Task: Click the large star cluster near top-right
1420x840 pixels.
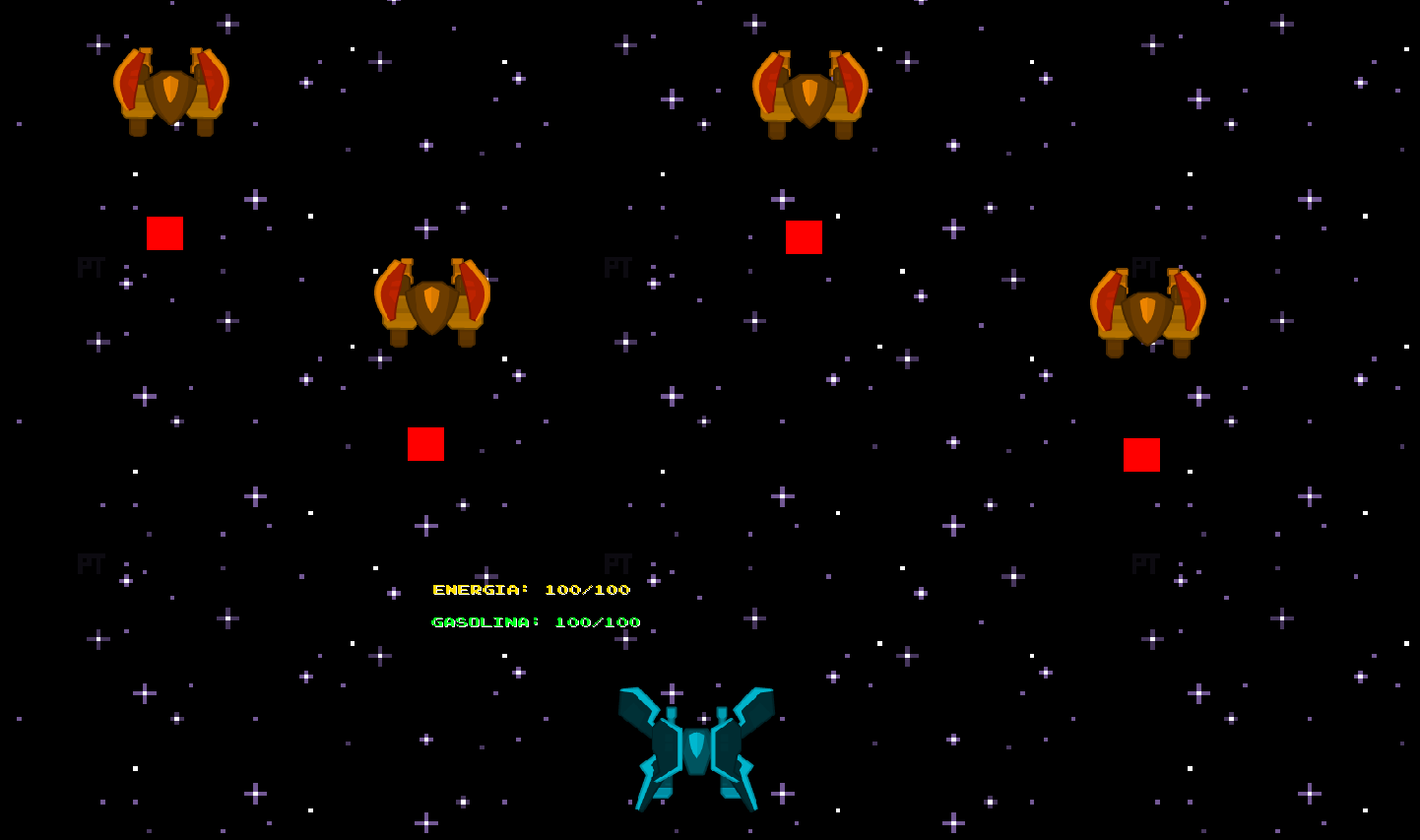Action: coord(1198,98)
